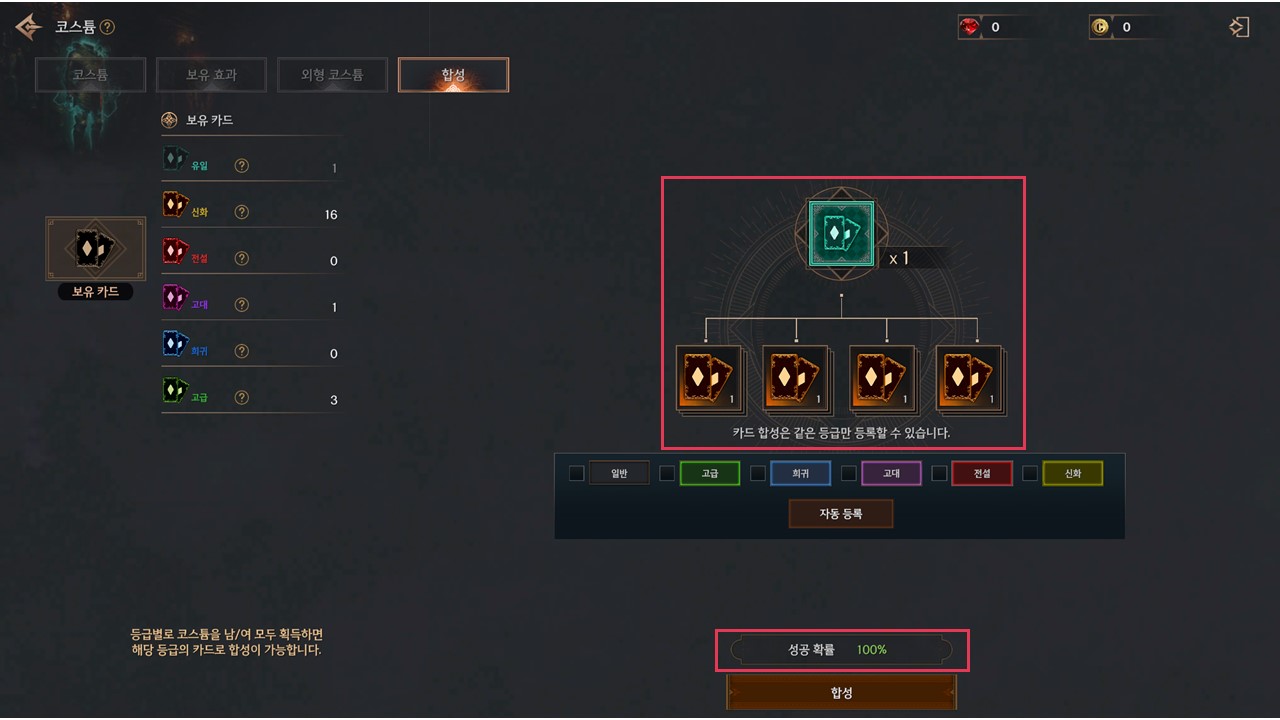
Task: Show help for 고대 grade cards
Action: point(241,305)
